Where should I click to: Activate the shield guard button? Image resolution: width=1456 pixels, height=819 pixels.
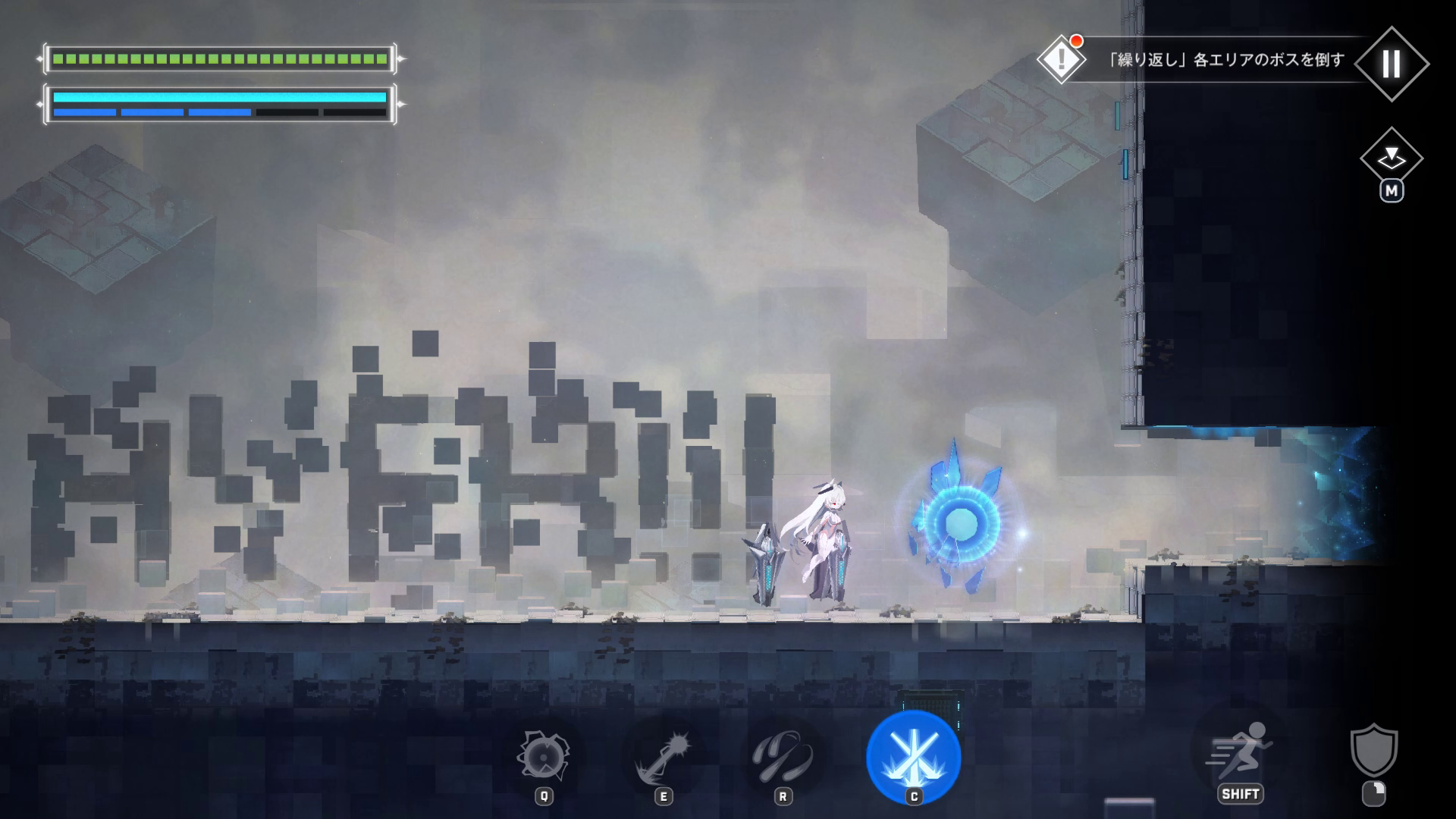tap(1373, 751)
